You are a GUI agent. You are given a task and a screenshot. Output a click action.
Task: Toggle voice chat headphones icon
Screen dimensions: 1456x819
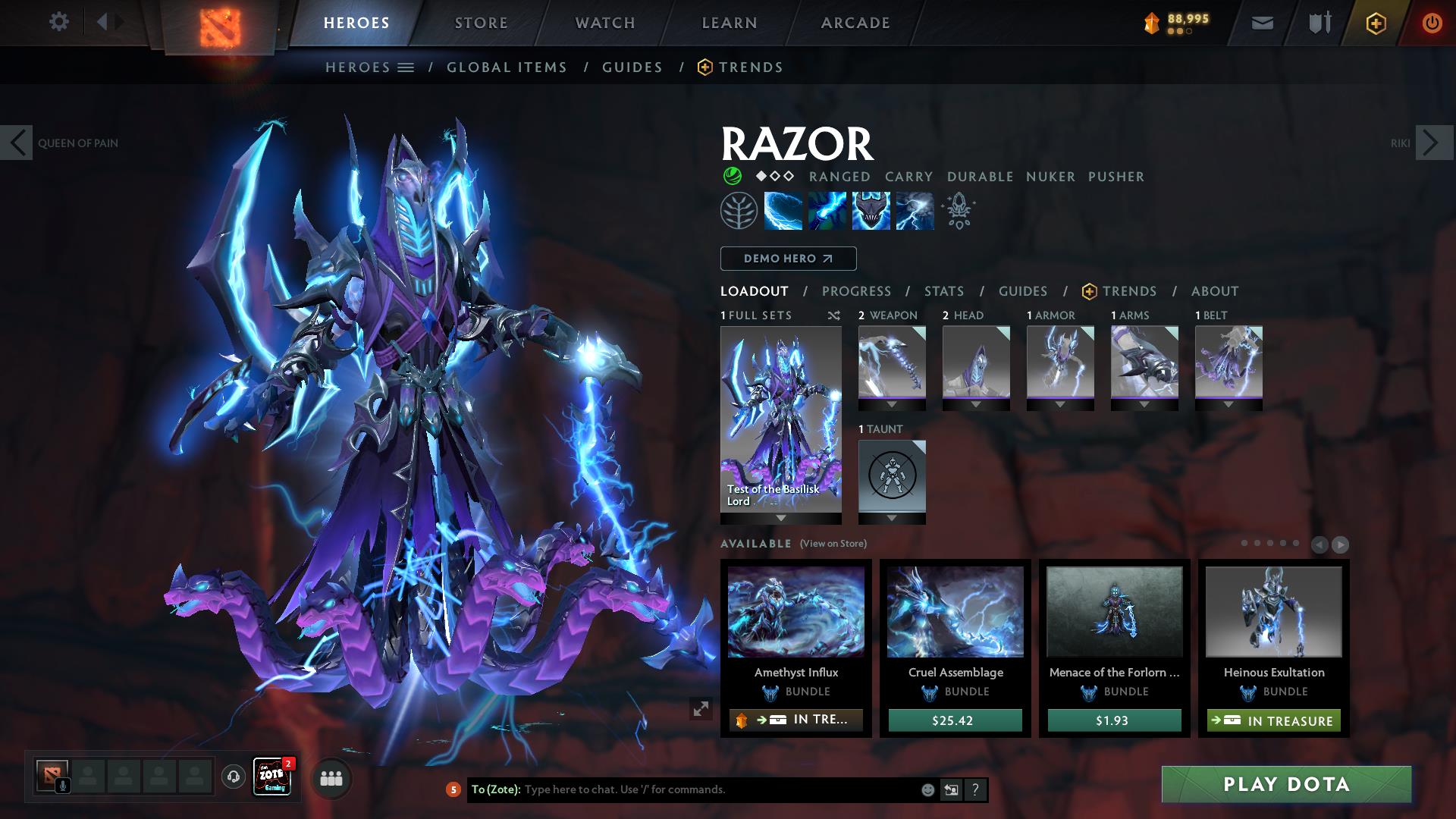[x=234, y=778]
